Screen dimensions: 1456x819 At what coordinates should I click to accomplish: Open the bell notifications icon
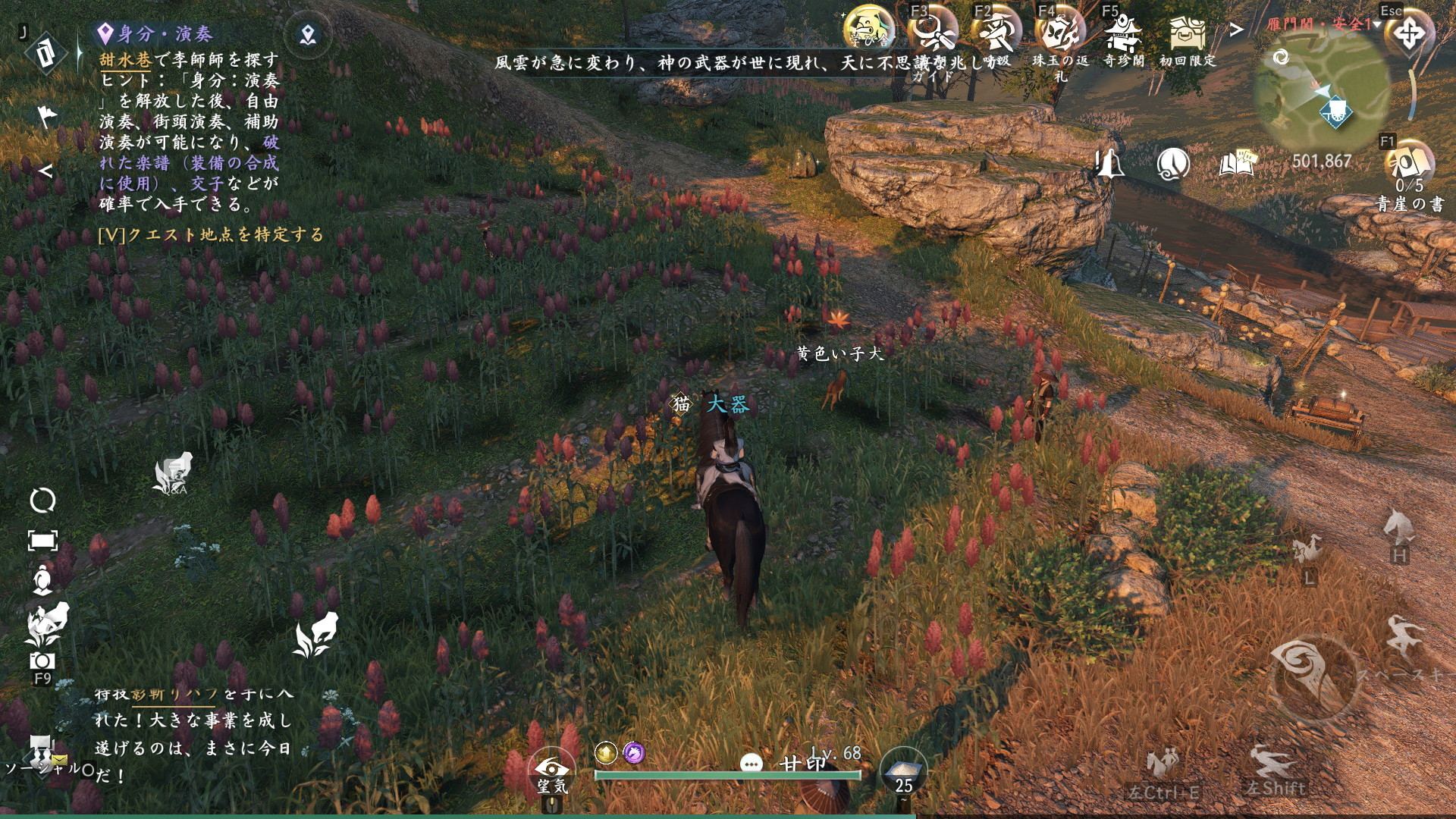tap(1109, 162)
